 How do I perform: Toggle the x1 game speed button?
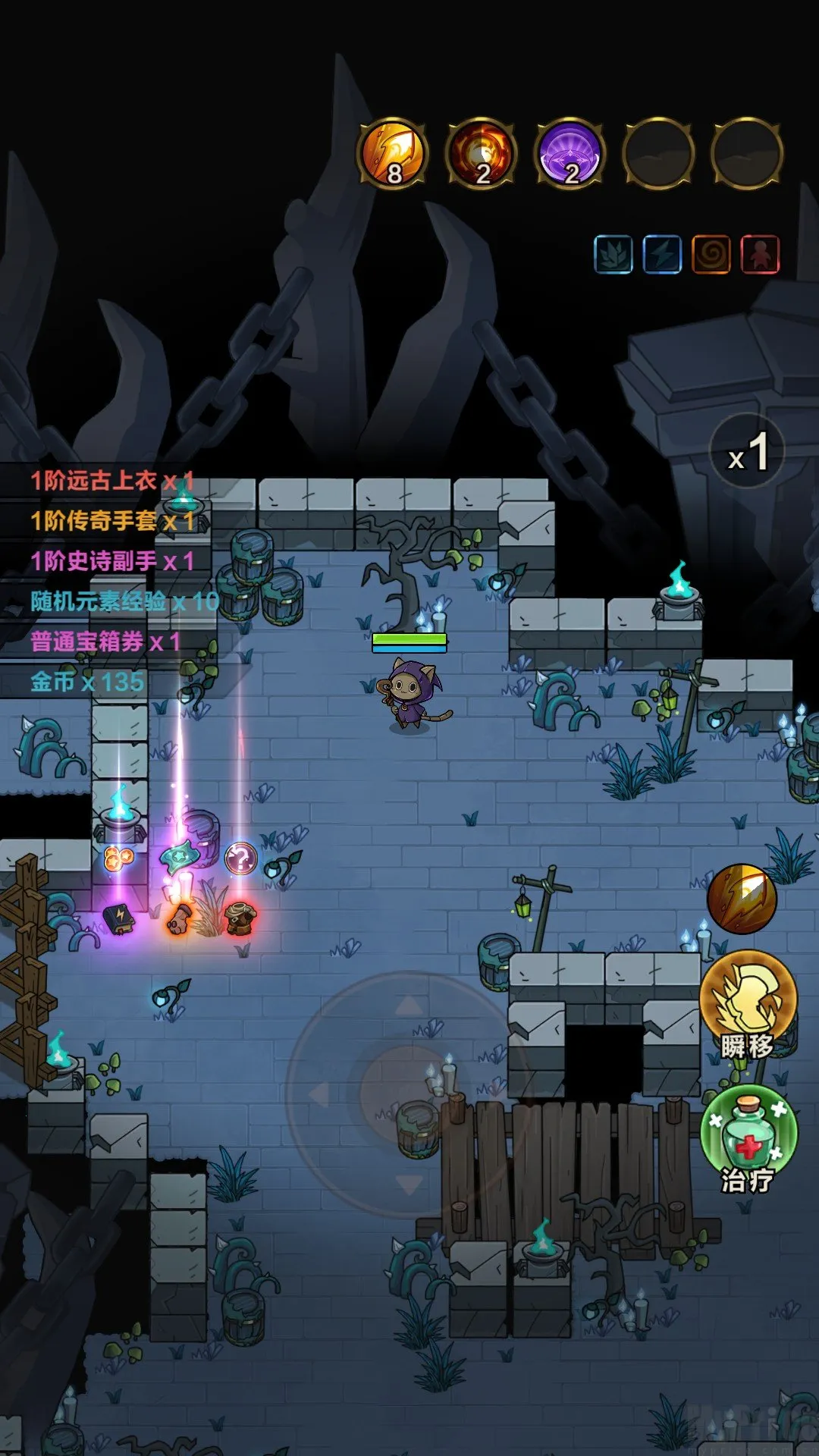pos(748,452)
